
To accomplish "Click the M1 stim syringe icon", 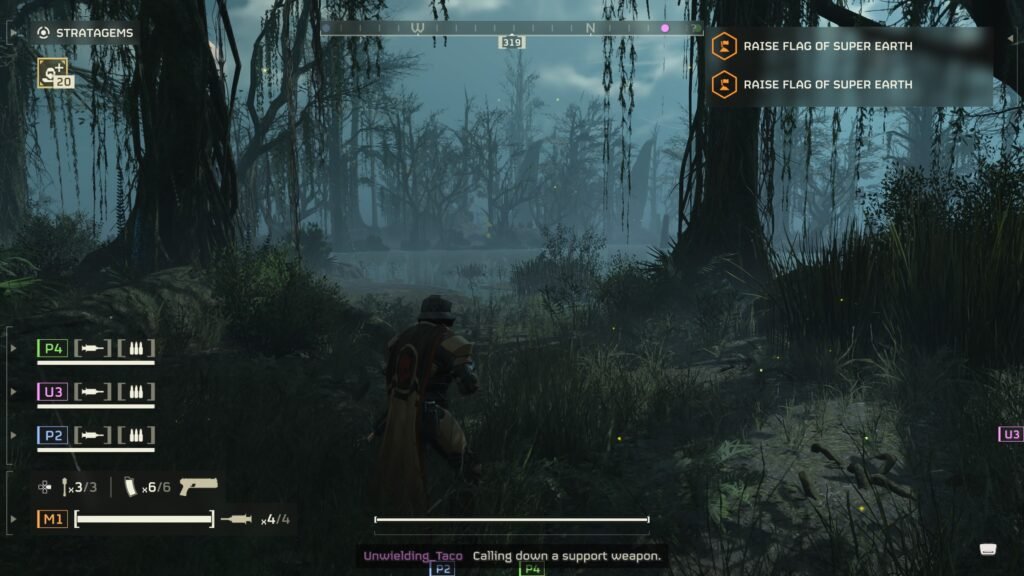I will 236,519.
